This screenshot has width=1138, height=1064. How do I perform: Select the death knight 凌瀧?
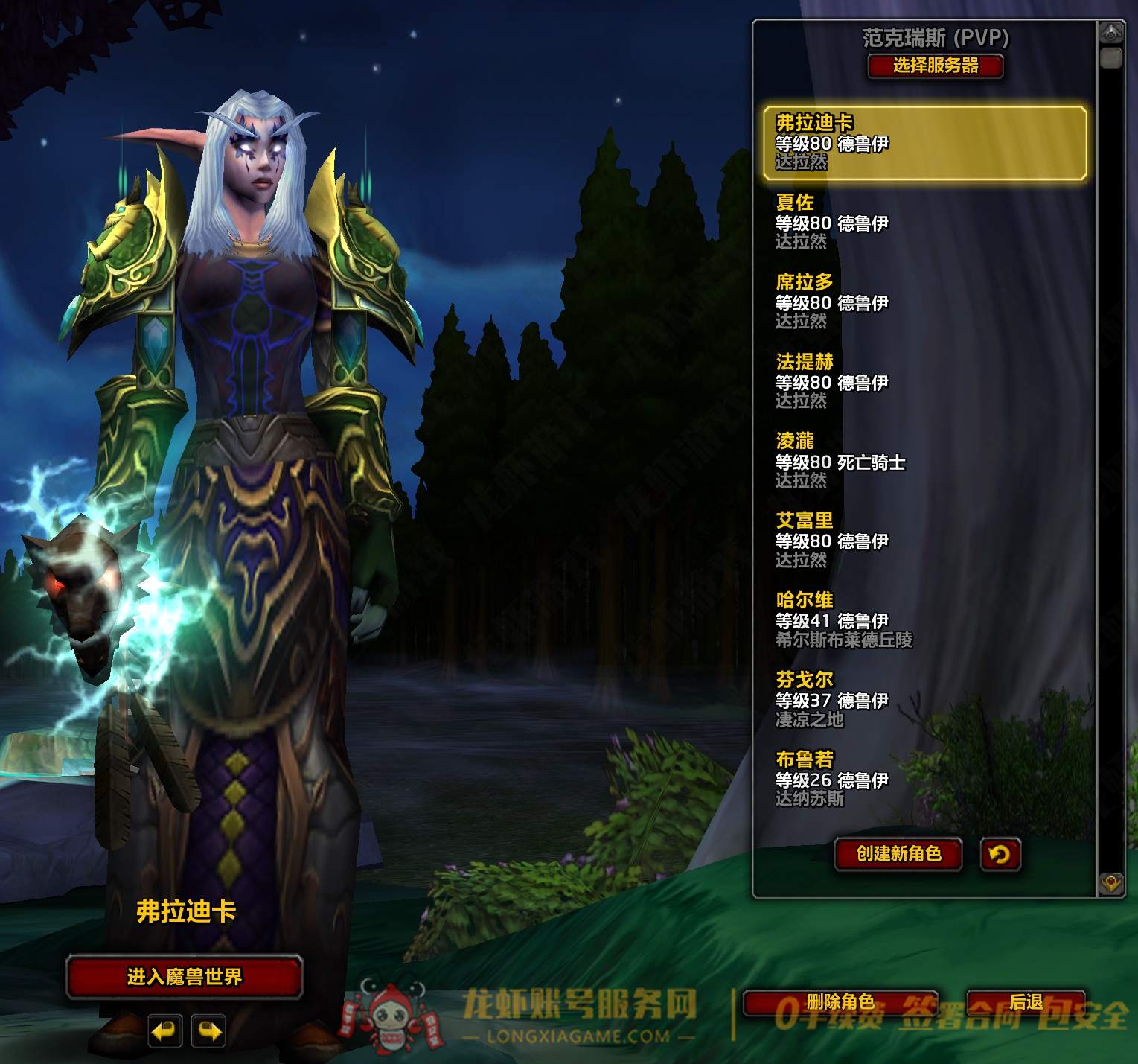pos(924,461)
